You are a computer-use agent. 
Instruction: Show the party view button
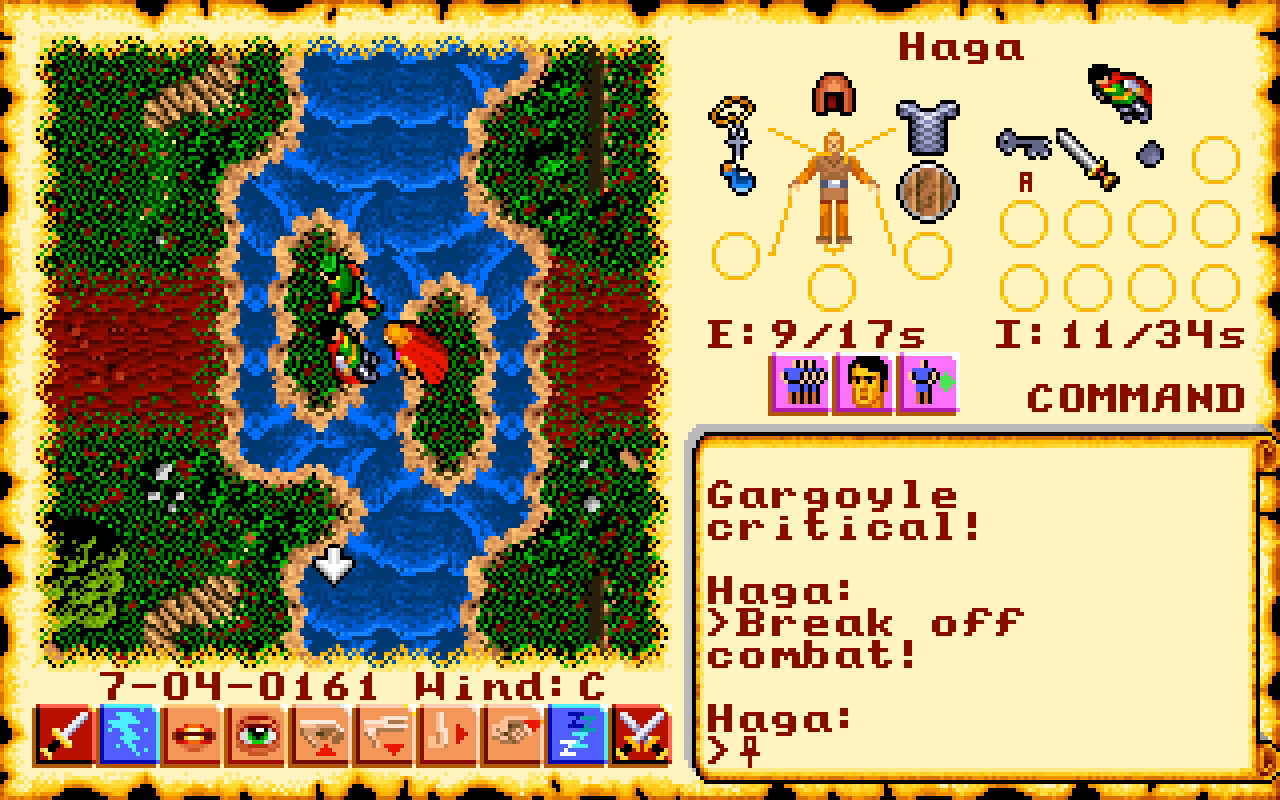tap(800, 383)
